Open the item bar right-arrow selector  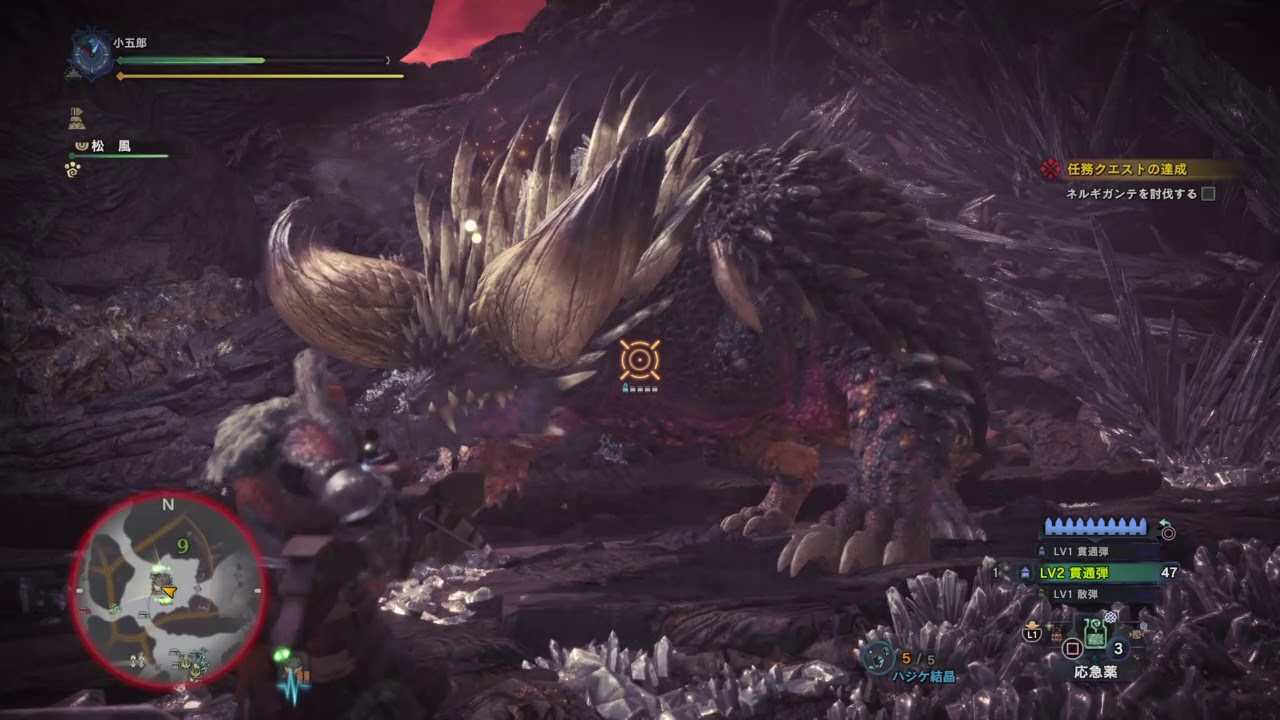[1136, 634]
